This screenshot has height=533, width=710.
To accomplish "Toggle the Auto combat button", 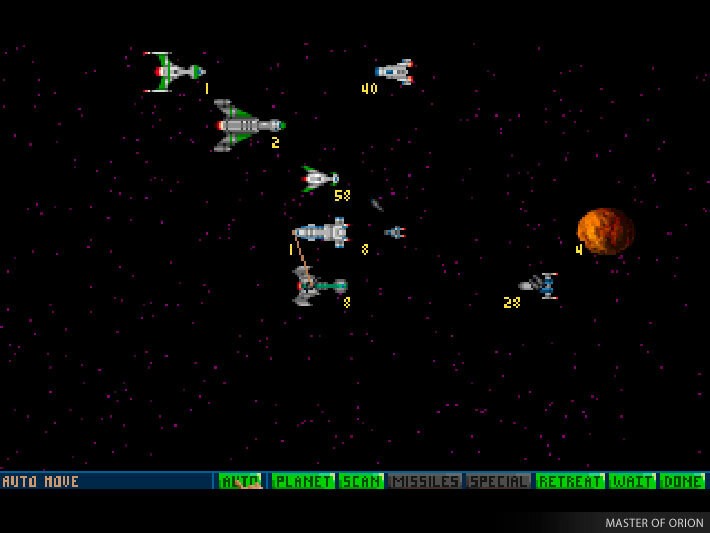I will coord(240,481).
